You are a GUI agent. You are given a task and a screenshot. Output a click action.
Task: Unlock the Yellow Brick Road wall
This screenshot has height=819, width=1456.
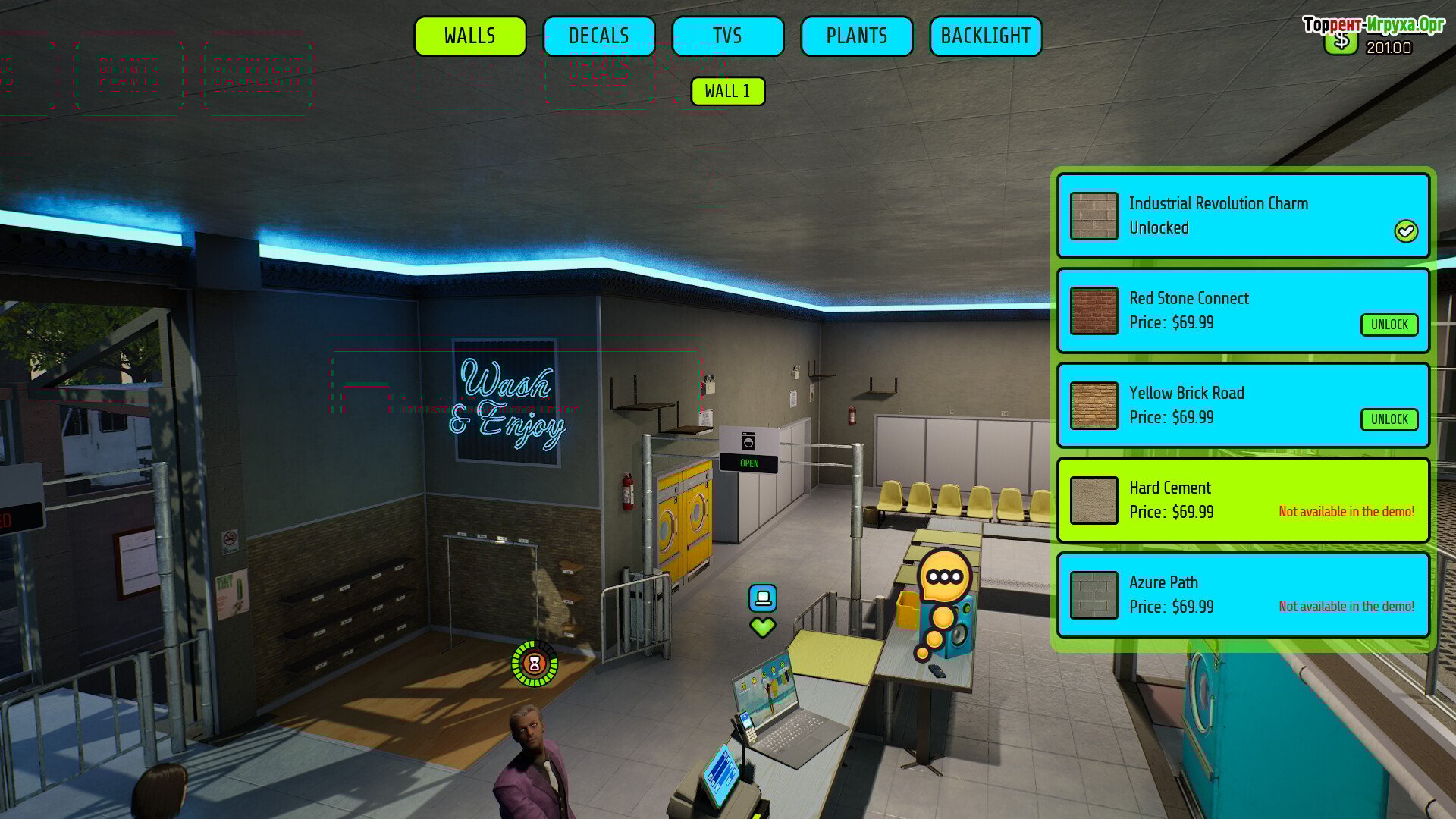(1389, 419)
